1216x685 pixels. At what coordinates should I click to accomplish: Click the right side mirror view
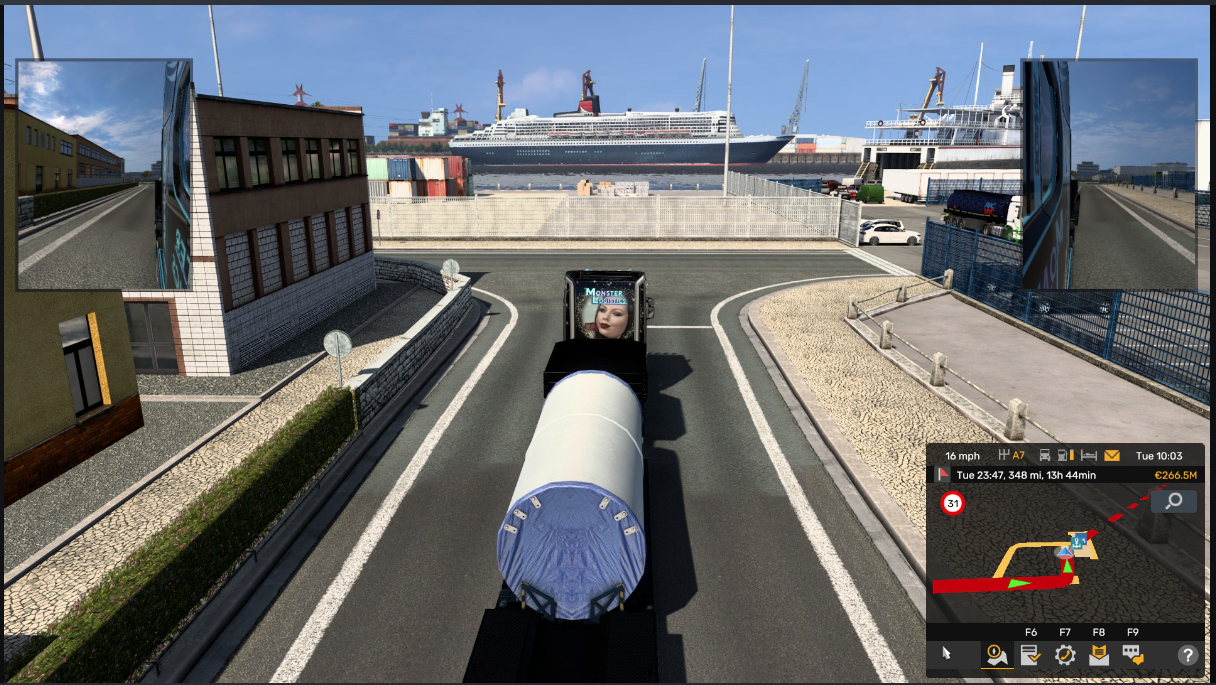(1109, 174)
